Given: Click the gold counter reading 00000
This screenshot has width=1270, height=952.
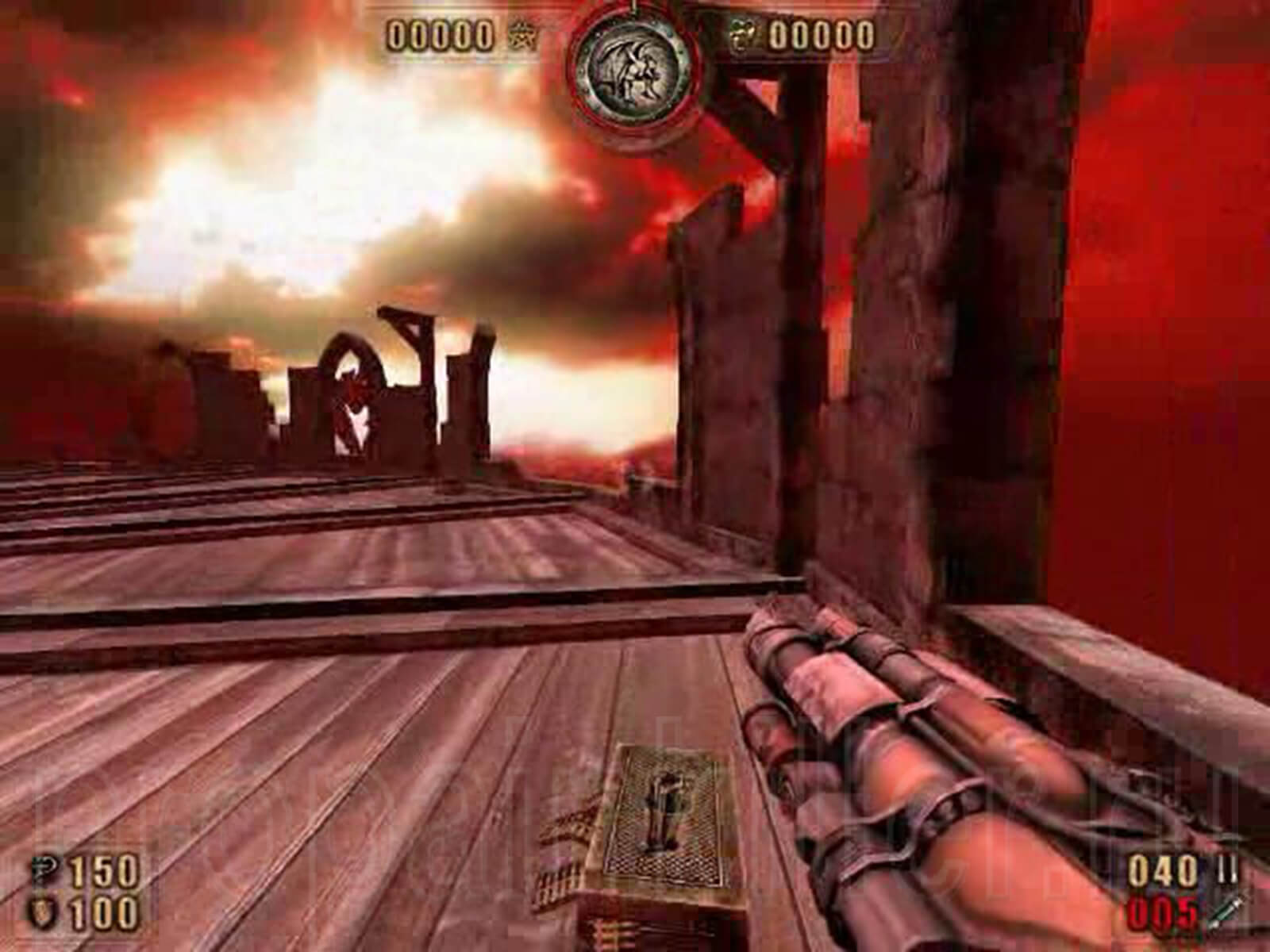Looking at the screenshot, I should (822, 36).
